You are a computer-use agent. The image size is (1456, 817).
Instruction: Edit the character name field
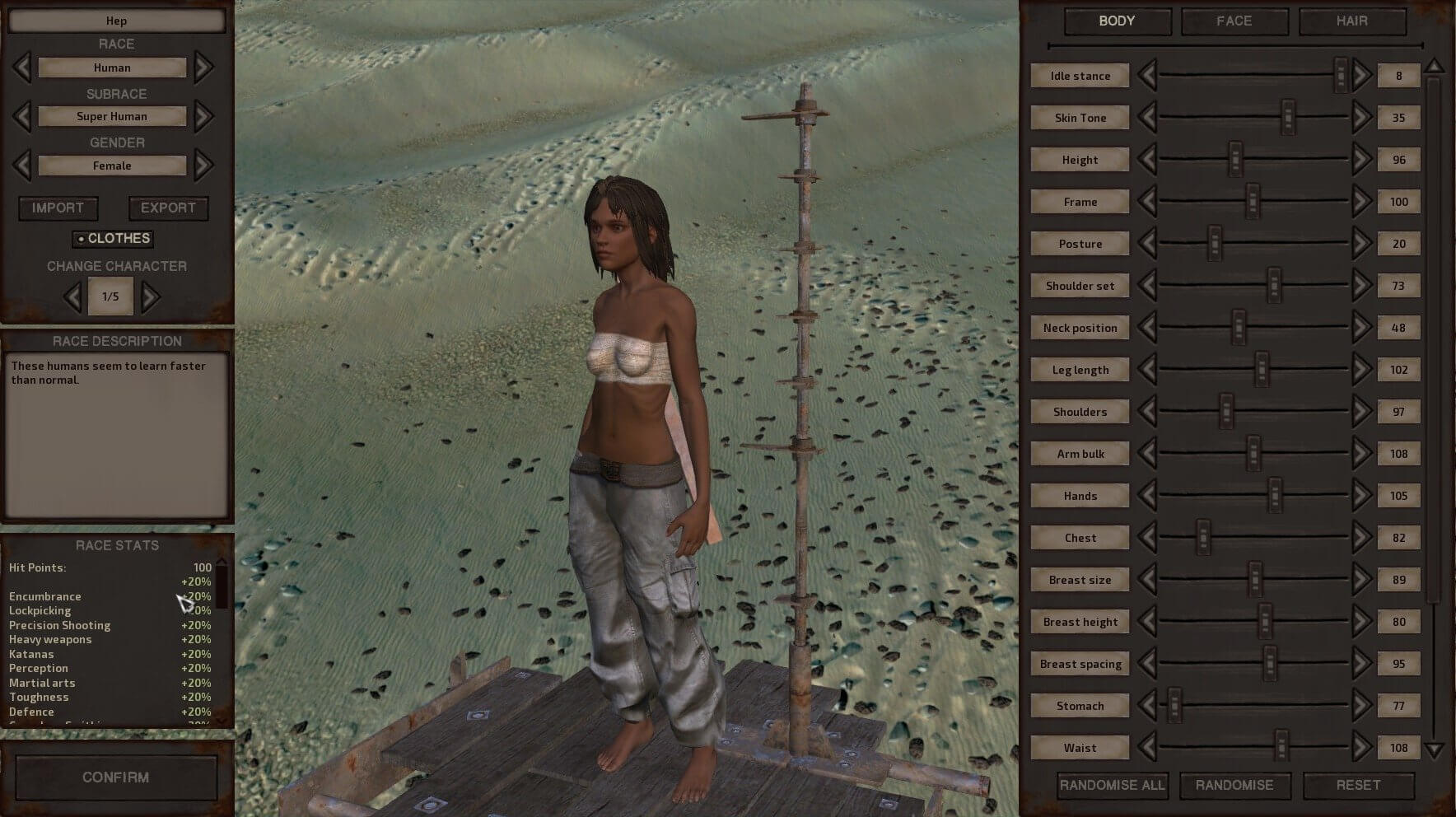[x=116, y=21]
